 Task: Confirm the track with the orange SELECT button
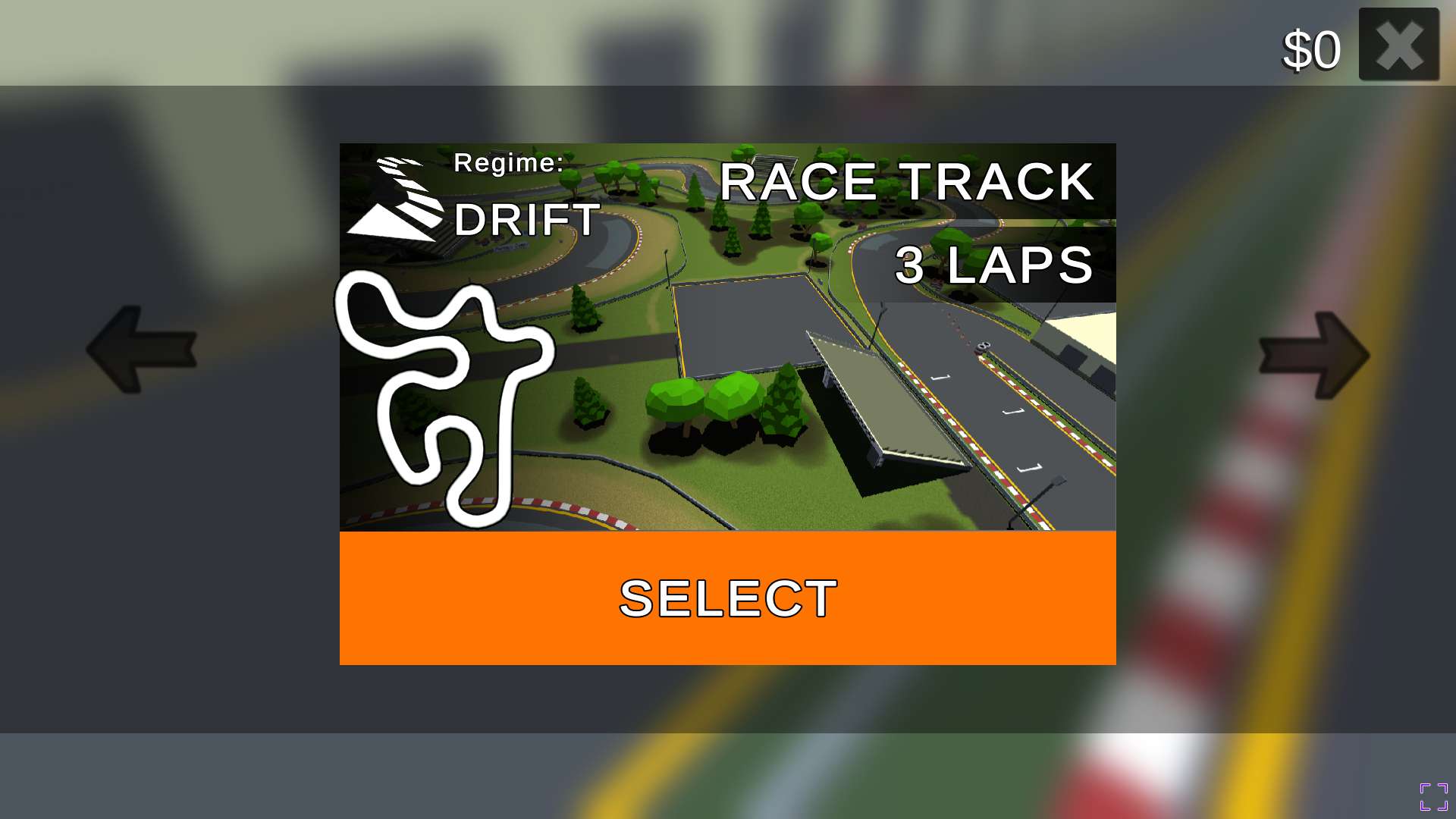coord(727,598)
